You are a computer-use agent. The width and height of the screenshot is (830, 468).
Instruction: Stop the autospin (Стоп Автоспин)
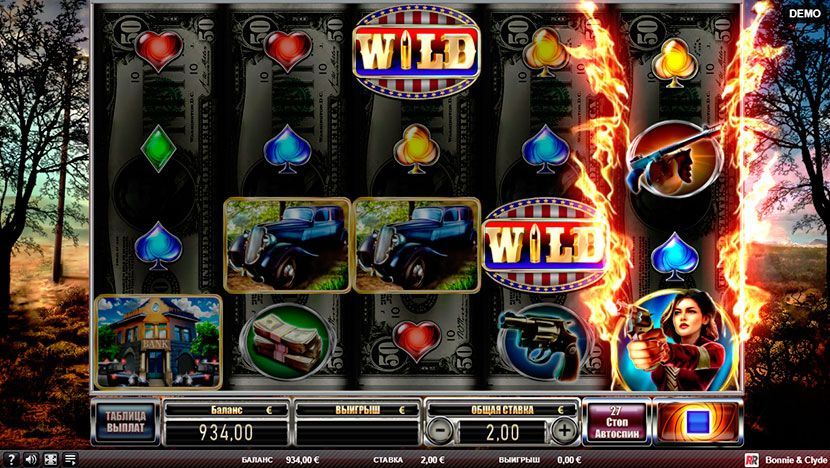(616, 422)
